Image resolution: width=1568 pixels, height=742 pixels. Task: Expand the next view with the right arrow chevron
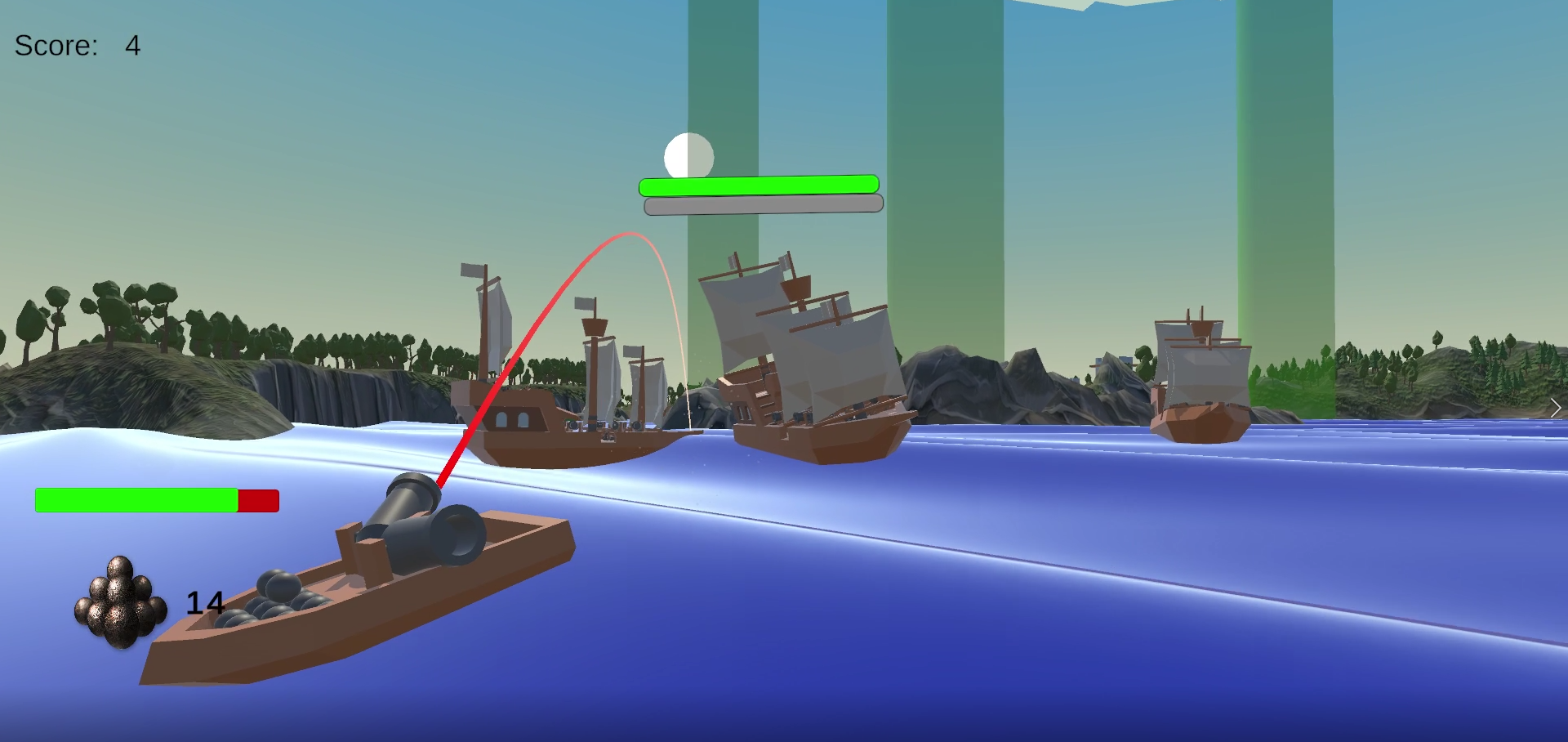(x=1554, y=407)
